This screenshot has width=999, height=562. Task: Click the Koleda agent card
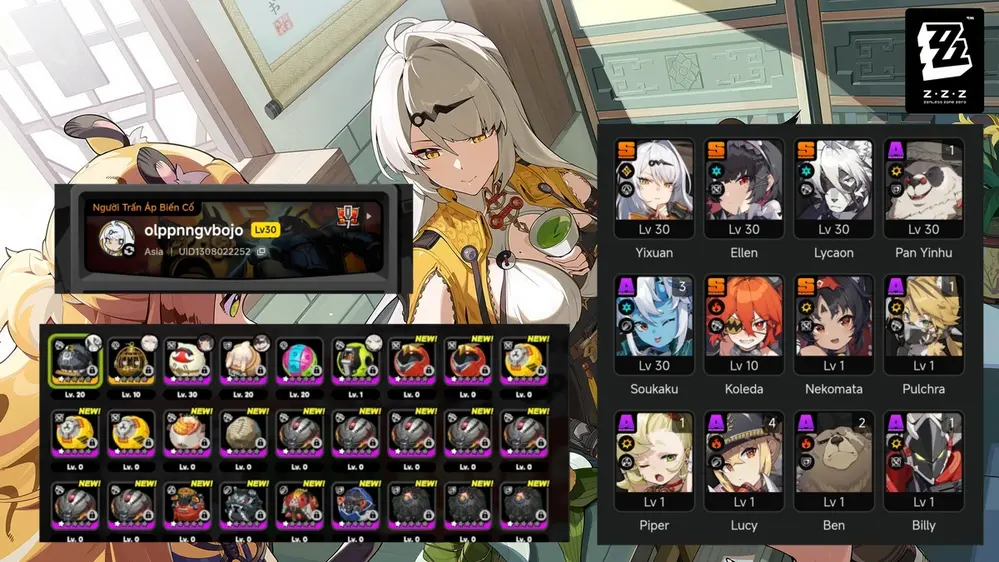tap(745, 326)
